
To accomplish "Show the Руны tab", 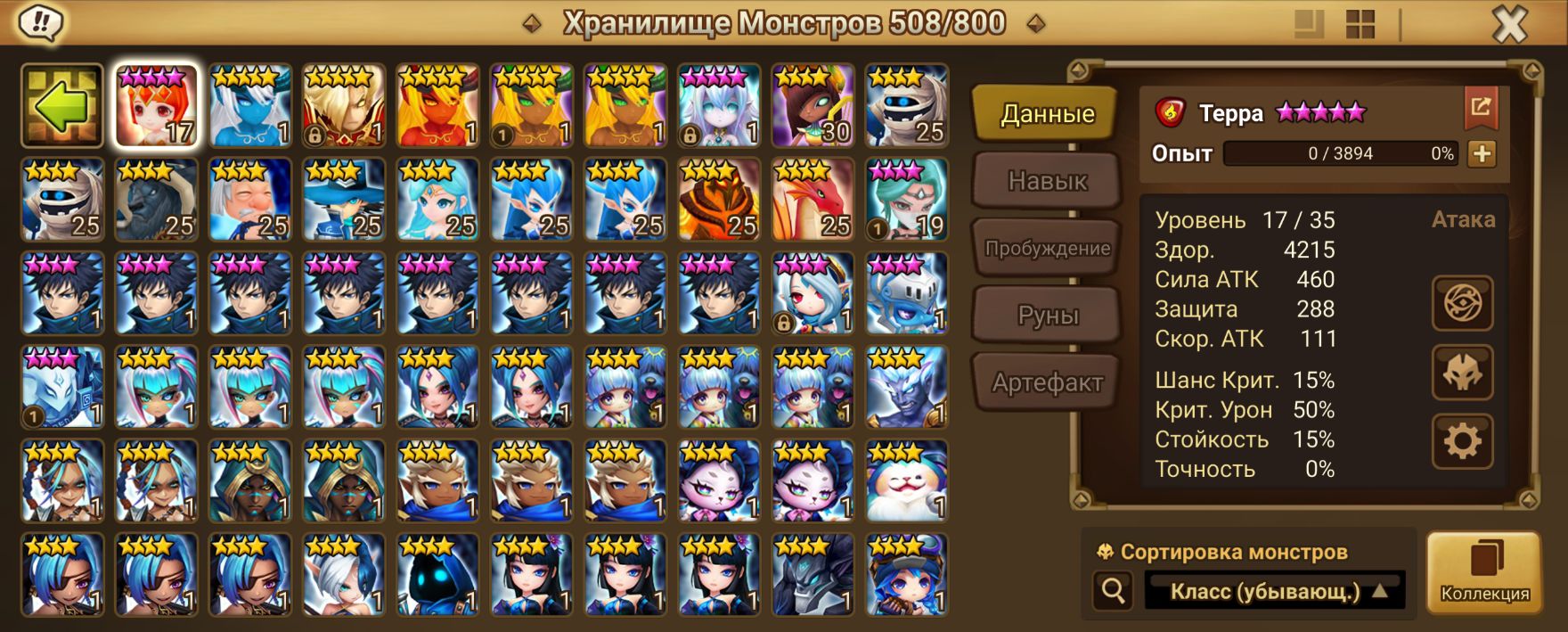I will 1047,315.
